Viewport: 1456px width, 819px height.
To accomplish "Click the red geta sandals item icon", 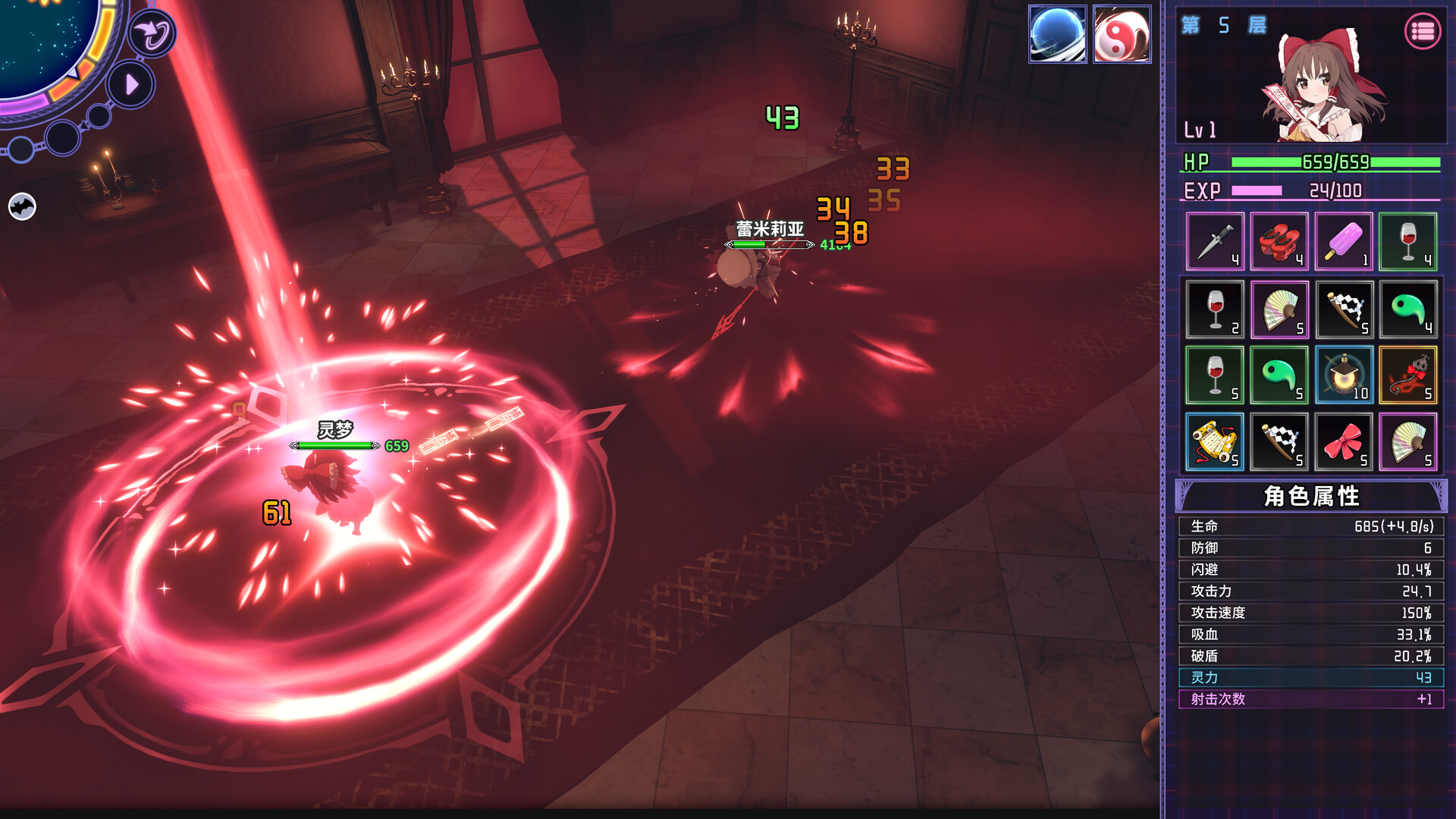I will click(1279, 241).
